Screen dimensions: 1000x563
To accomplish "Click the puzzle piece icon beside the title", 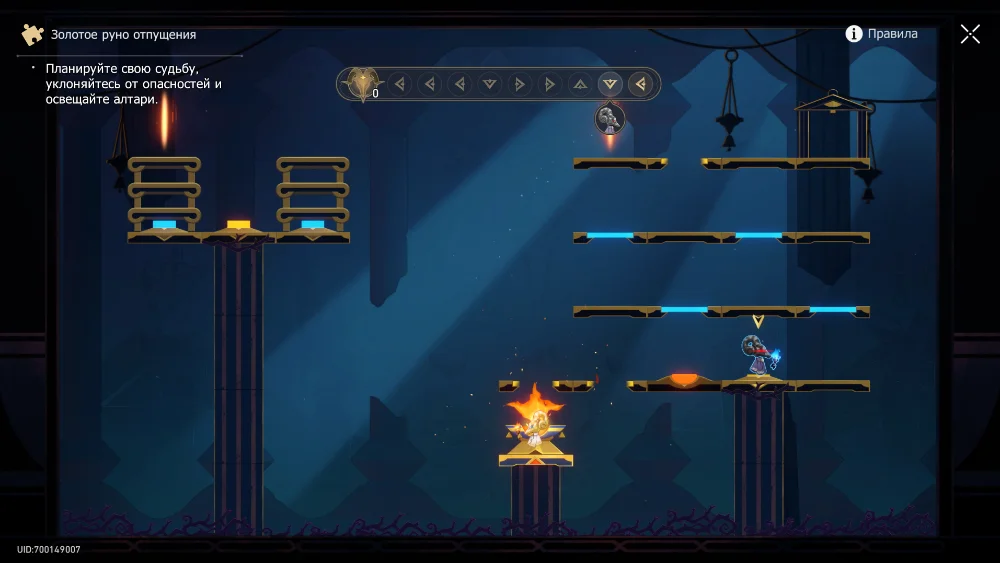I will [x=33, y=35].
